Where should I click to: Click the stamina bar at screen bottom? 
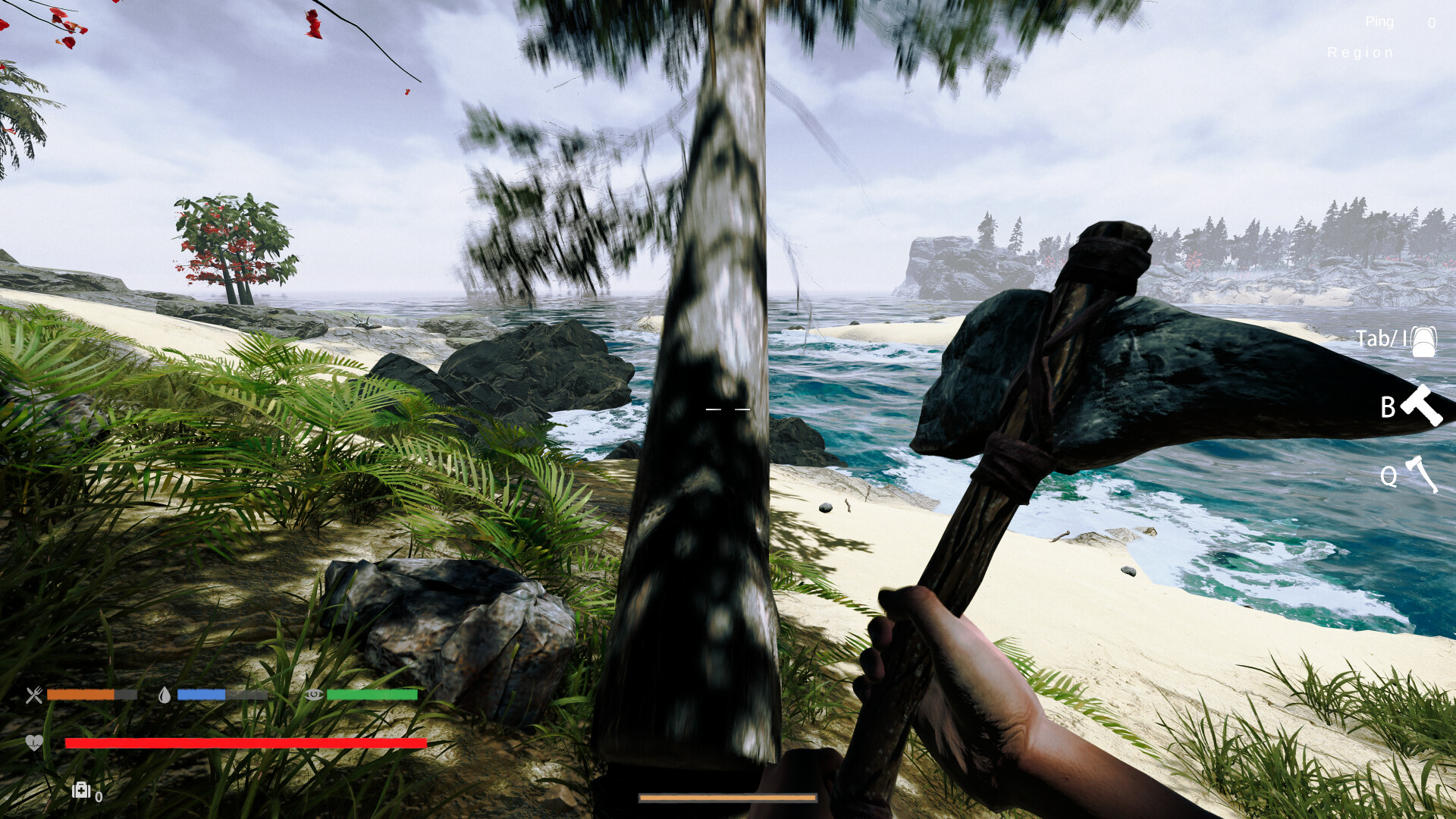pyautogui.click(x=726, y=799)
